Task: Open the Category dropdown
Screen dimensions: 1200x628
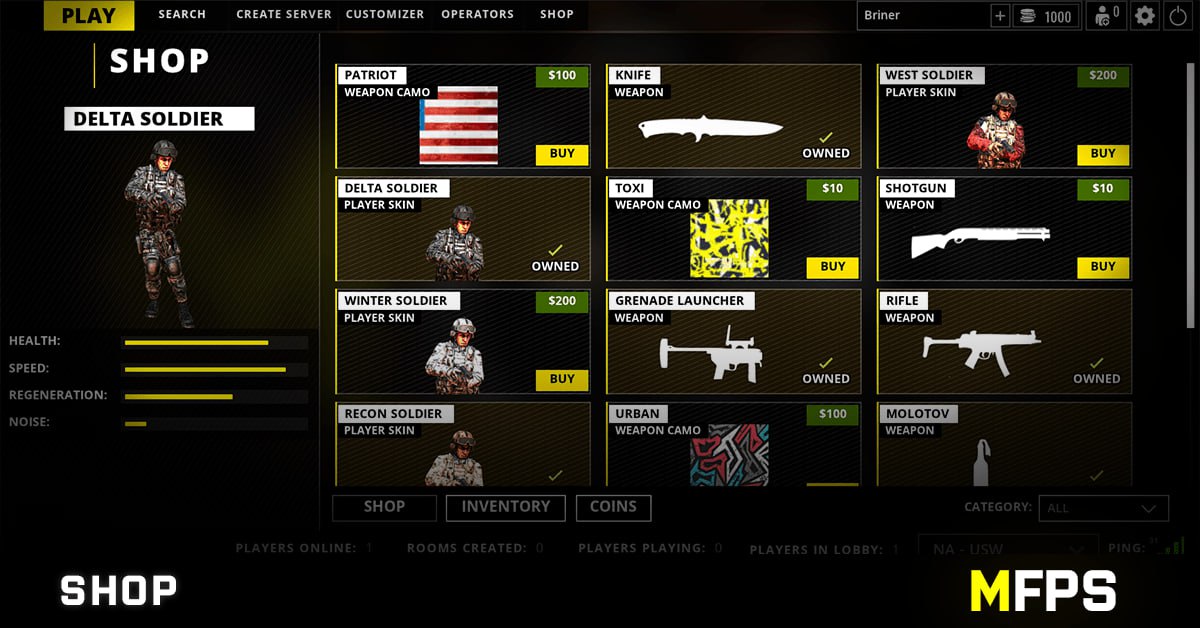Action: [1103, 508]
